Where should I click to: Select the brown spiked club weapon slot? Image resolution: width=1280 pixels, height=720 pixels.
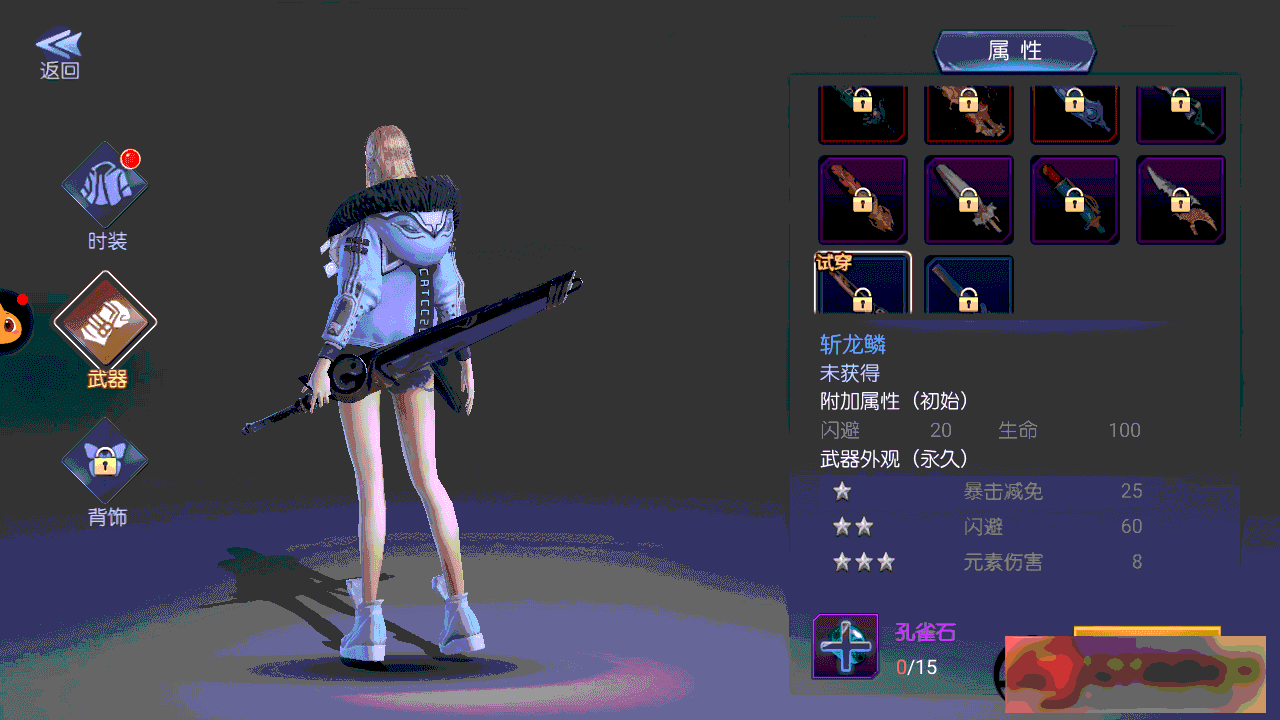point(863,200)
